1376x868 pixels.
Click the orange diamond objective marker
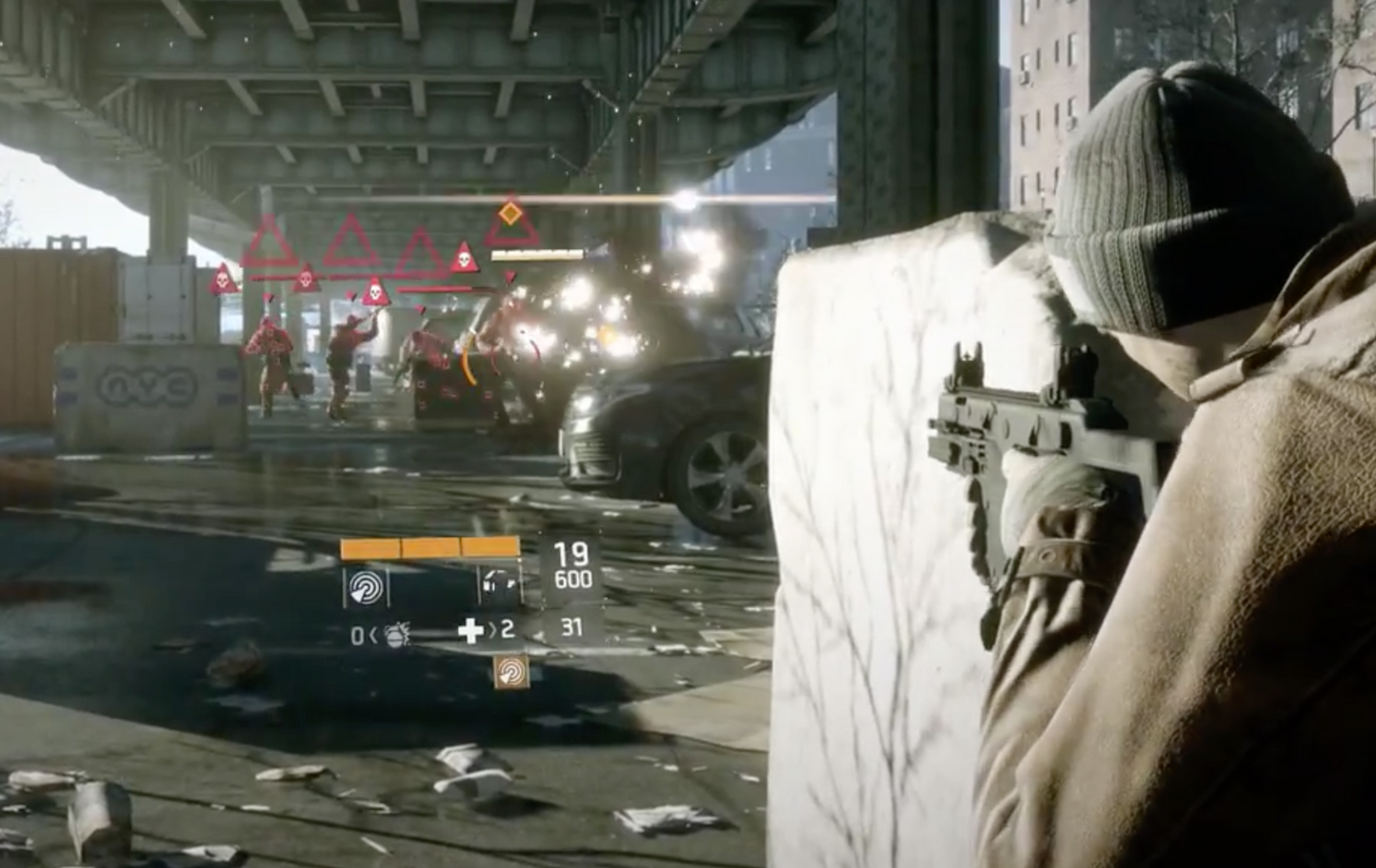(510, 212)
